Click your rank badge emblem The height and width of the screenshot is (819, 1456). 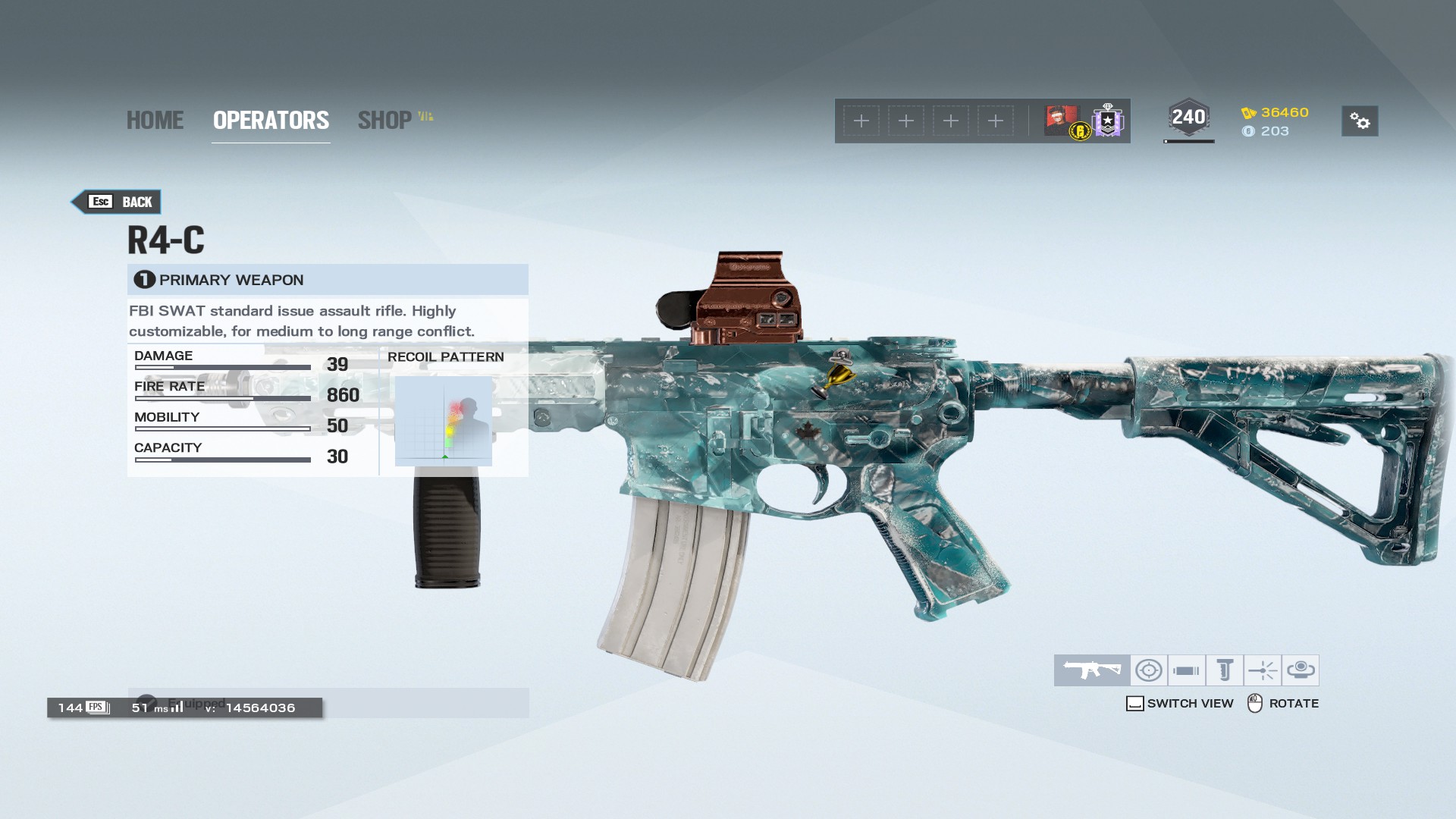(1108, 120)
